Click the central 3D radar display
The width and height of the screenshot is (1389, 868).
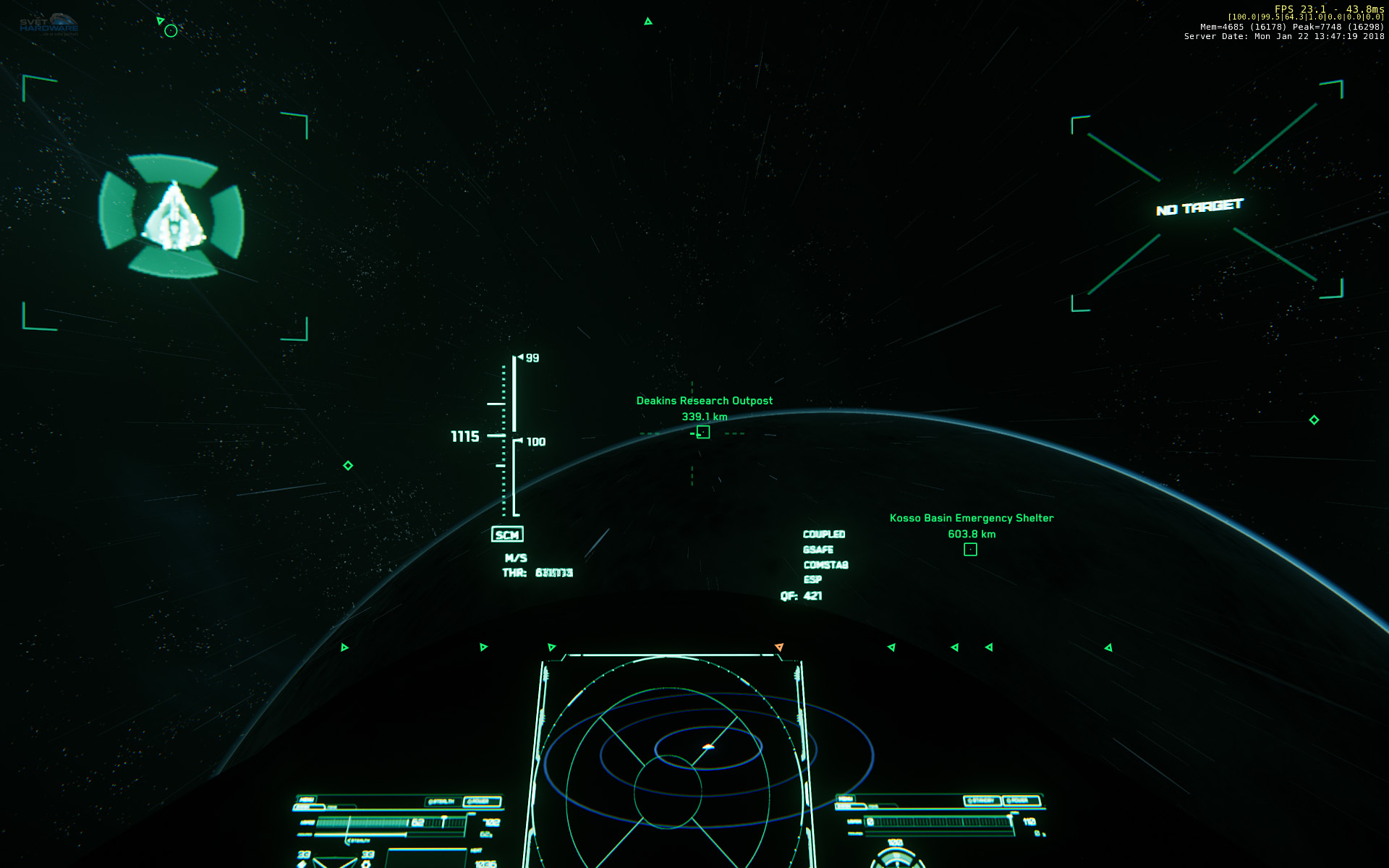coord(671,759)
